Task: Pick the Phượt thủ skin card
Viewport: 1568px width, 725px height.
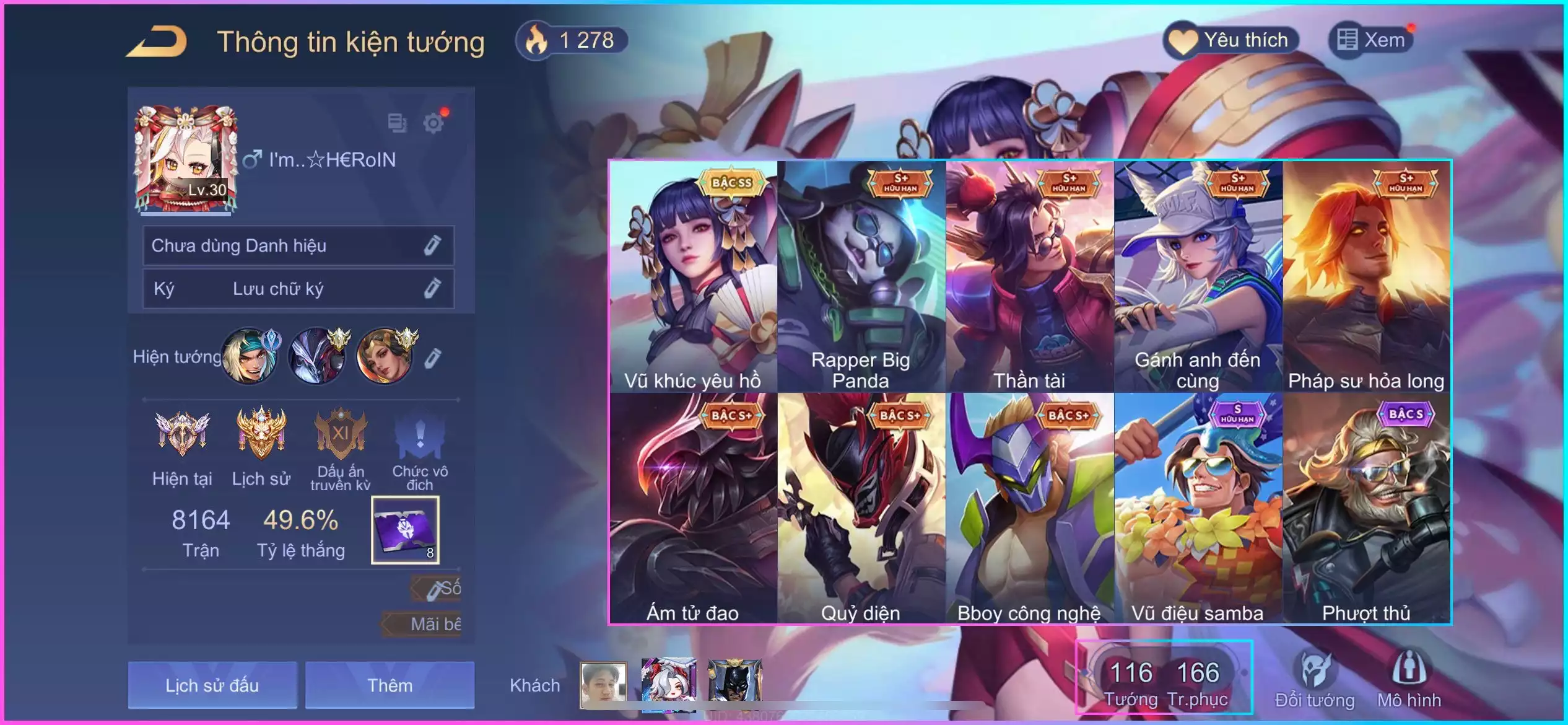Action: [1366, 508]
